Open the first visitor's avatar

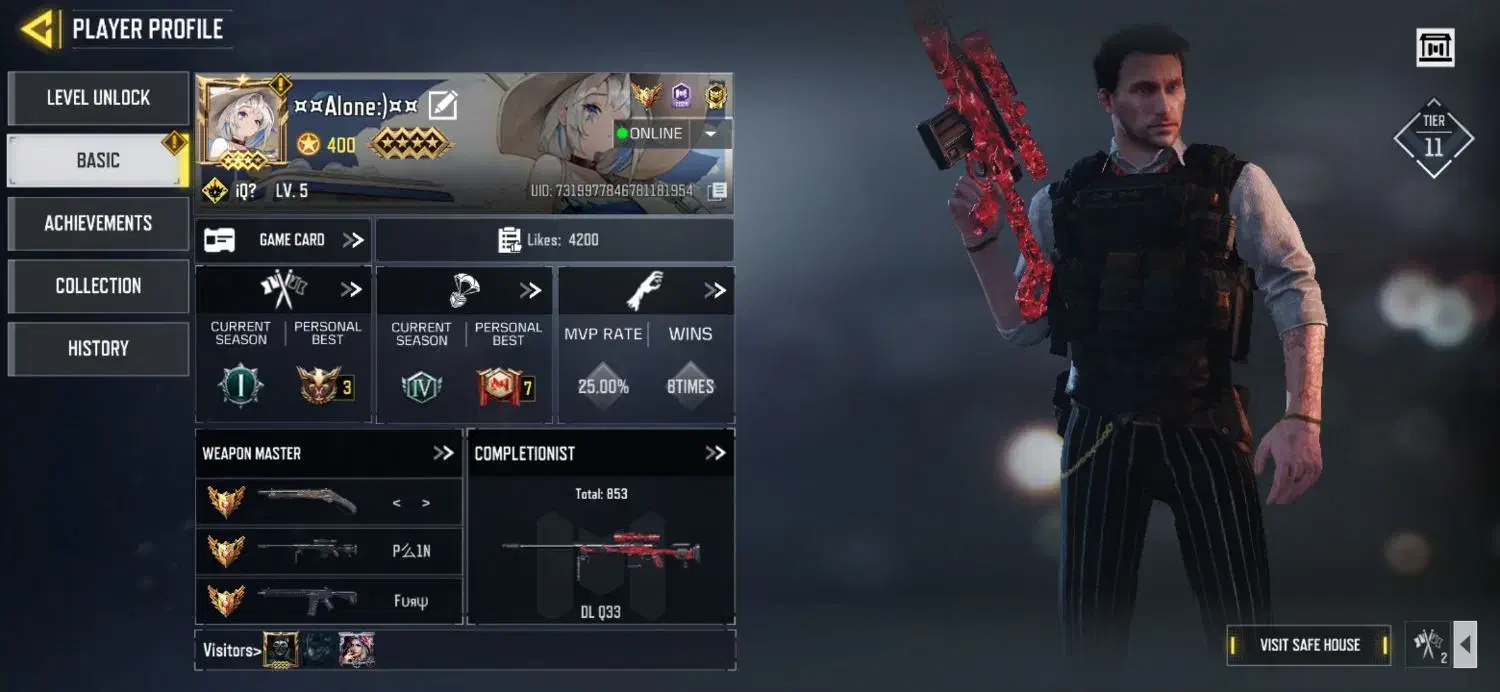[280, 650]
